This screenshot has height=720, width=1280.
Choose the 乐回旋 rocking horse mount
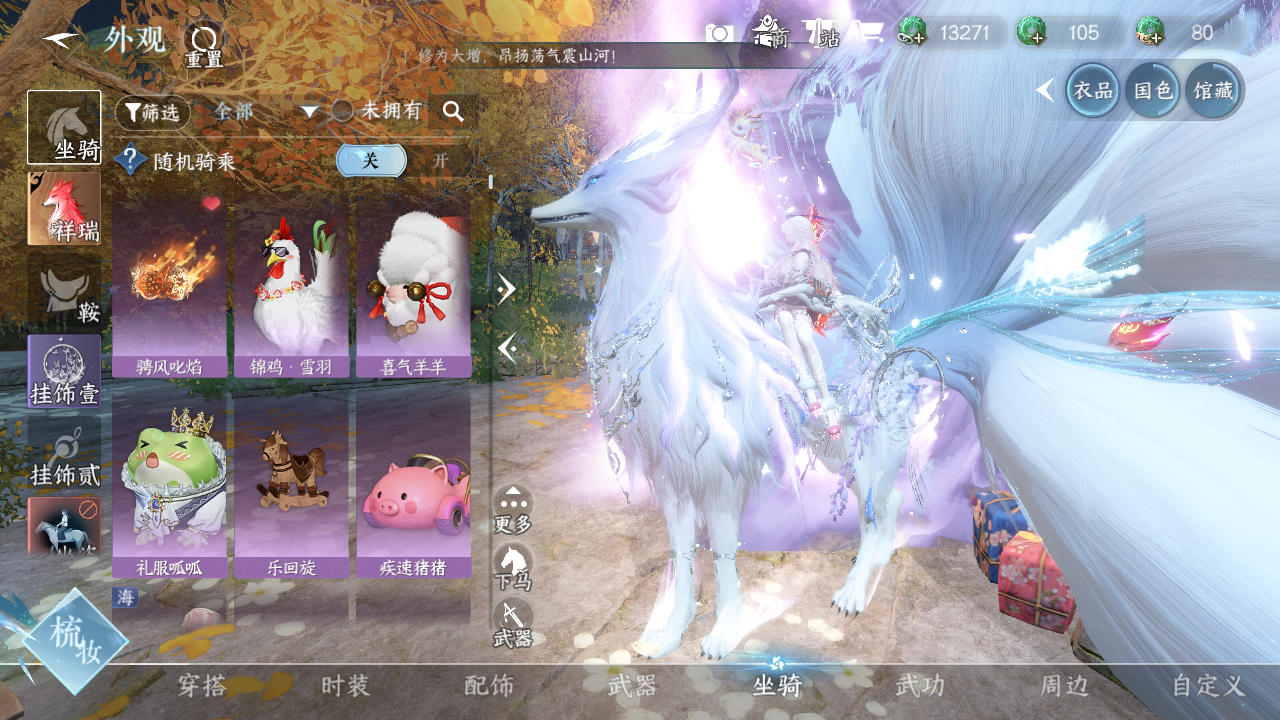[x=291, y=485]
